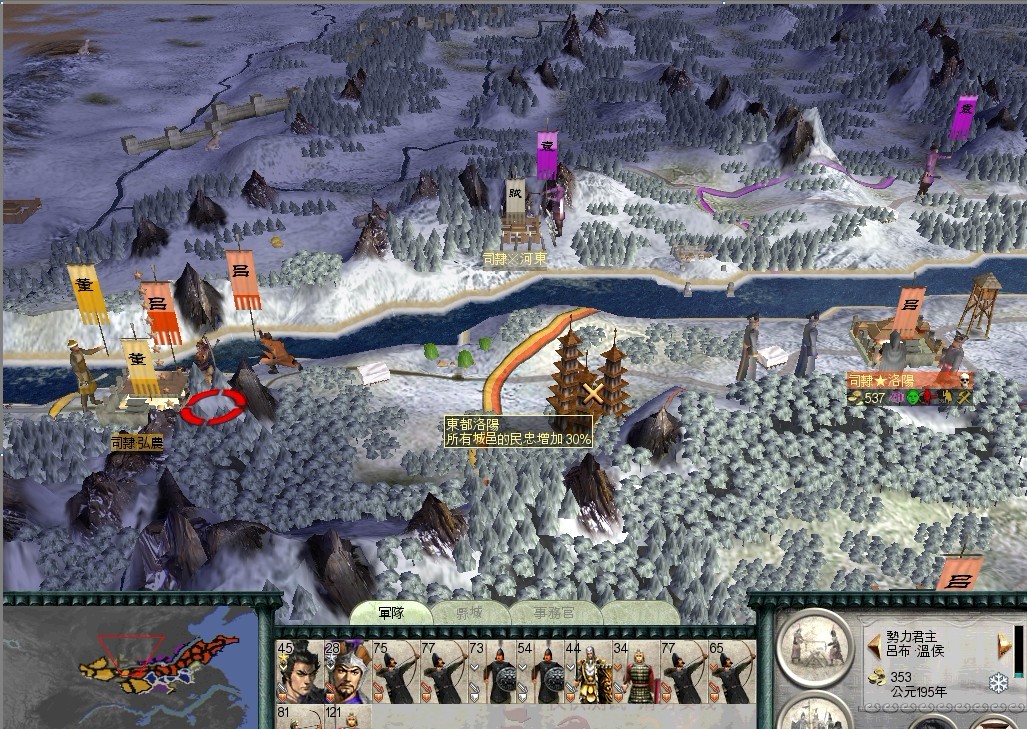Viewport: 1027px width, 729px height.
Task: Open the 縣城 settlements tab
Action: coord(469,613)
